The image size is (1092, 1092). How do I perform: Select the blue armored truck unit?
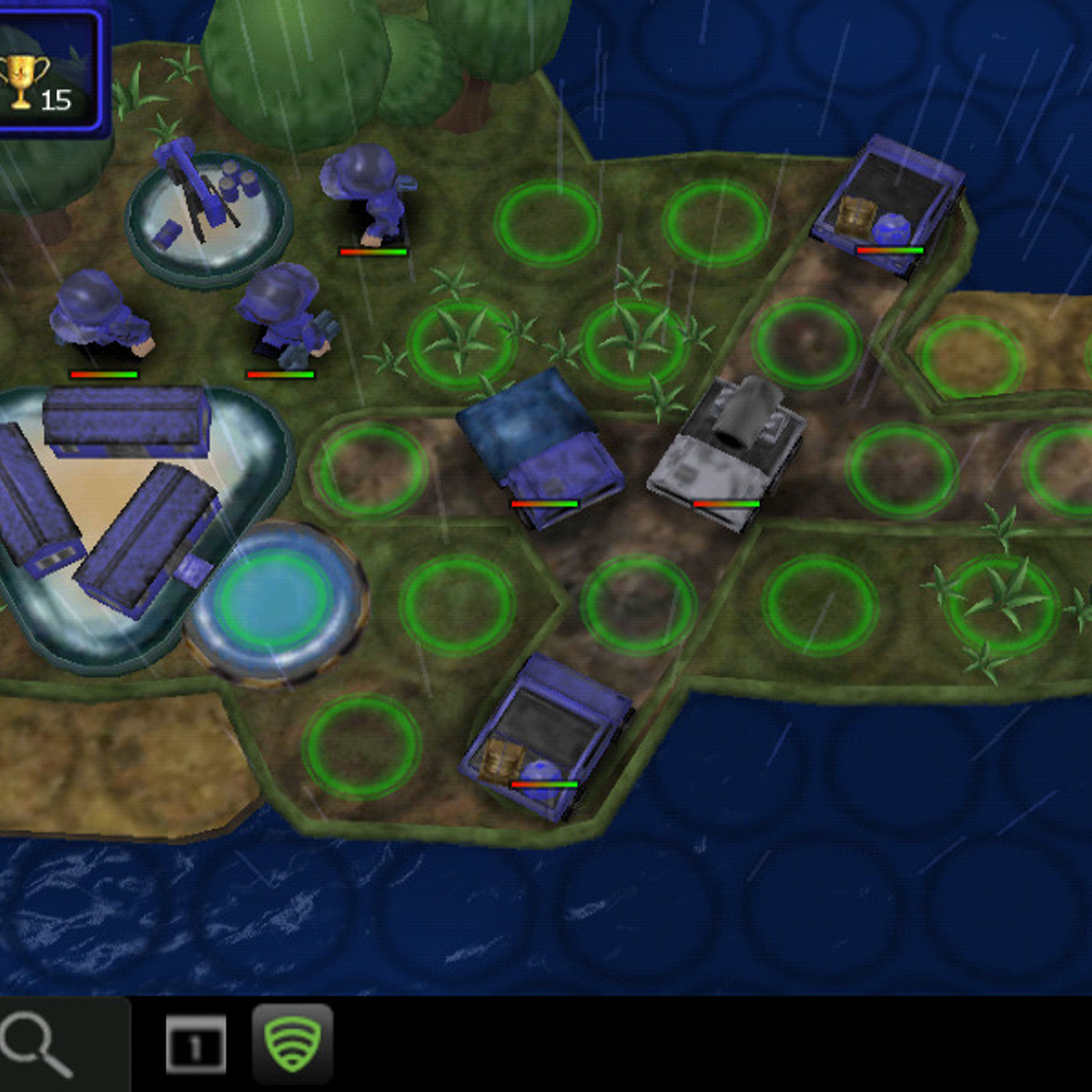tap(541, 448)
